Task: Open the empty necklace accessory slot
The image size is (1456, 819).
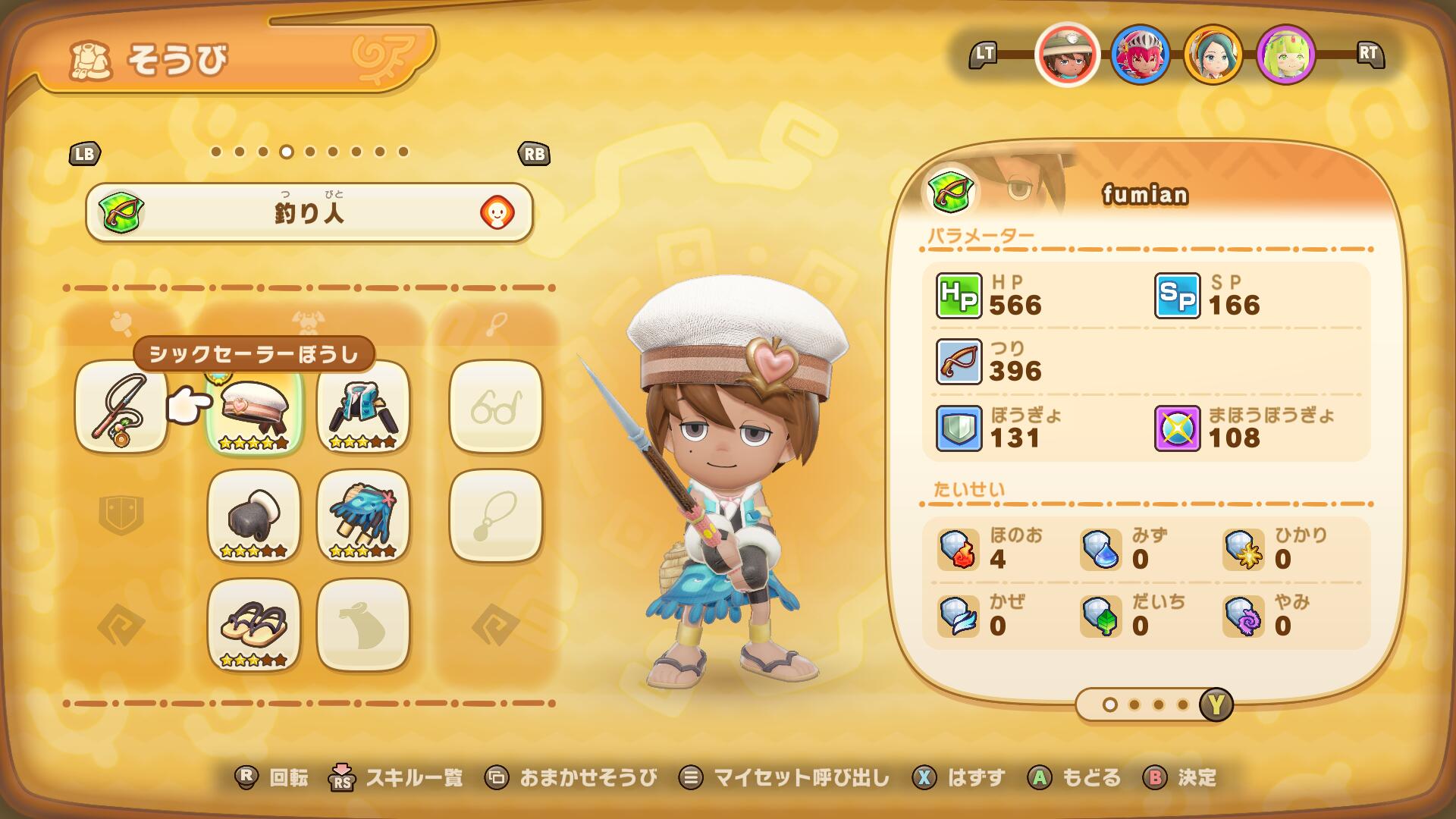Action: coord(496,516)
